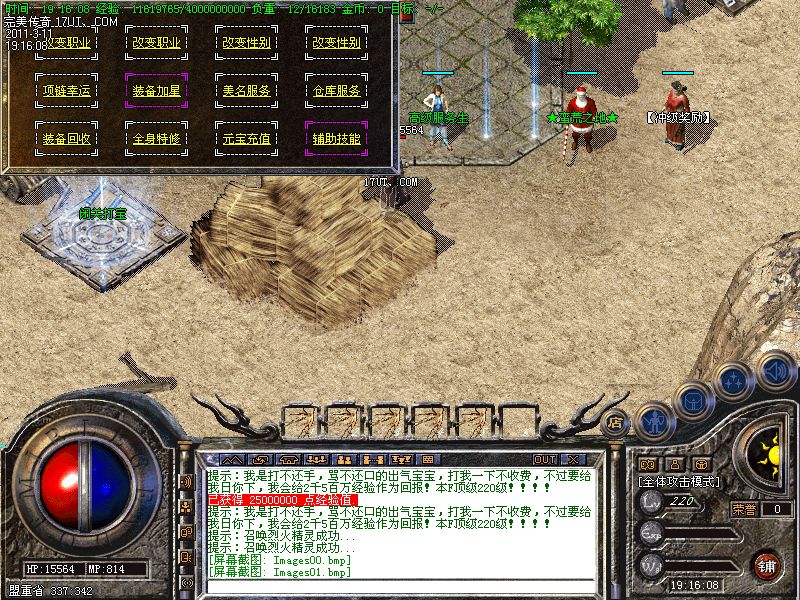This screenshot has width=800, height=600.
Task: Select 装备回收 equipment recycling
Action: click(66, 139)
